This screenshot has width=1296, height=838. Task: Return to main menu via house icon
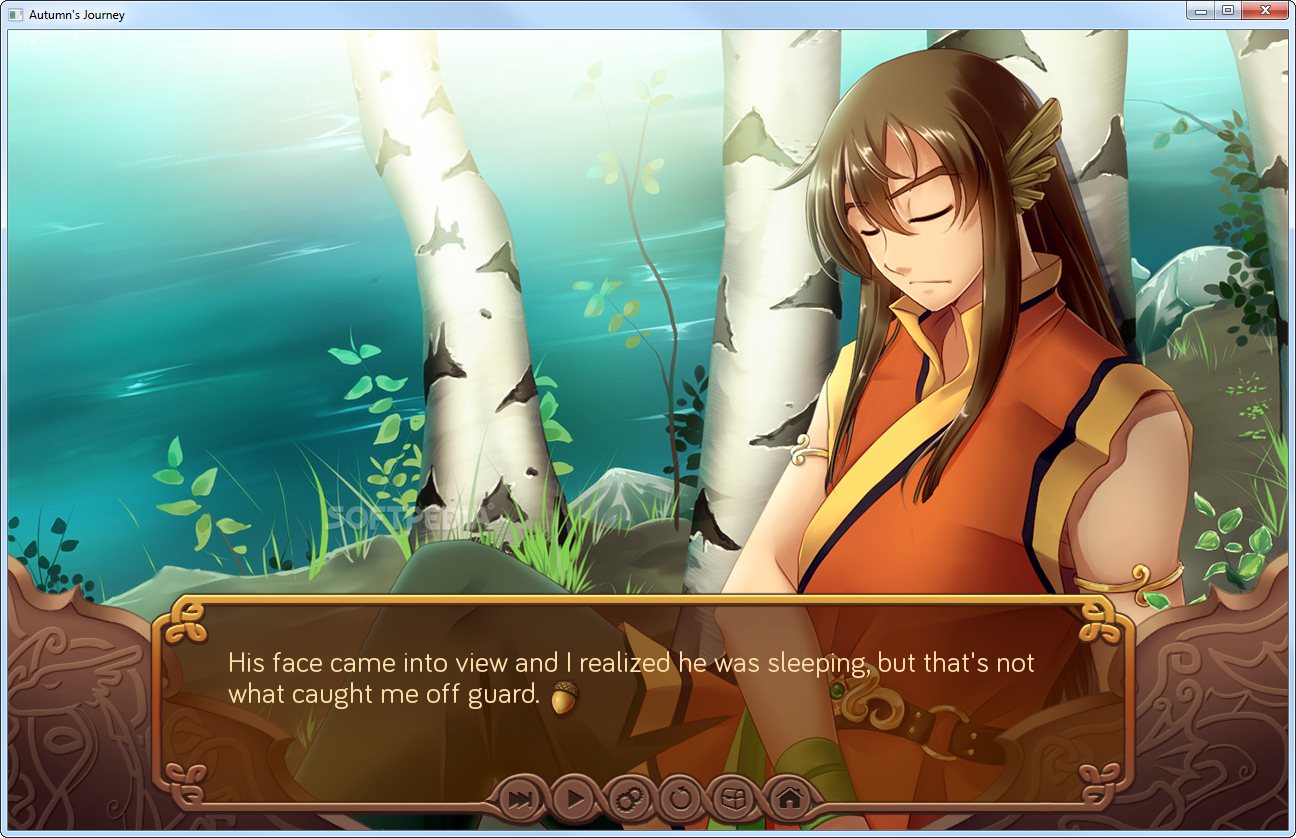tap(789, 798)
